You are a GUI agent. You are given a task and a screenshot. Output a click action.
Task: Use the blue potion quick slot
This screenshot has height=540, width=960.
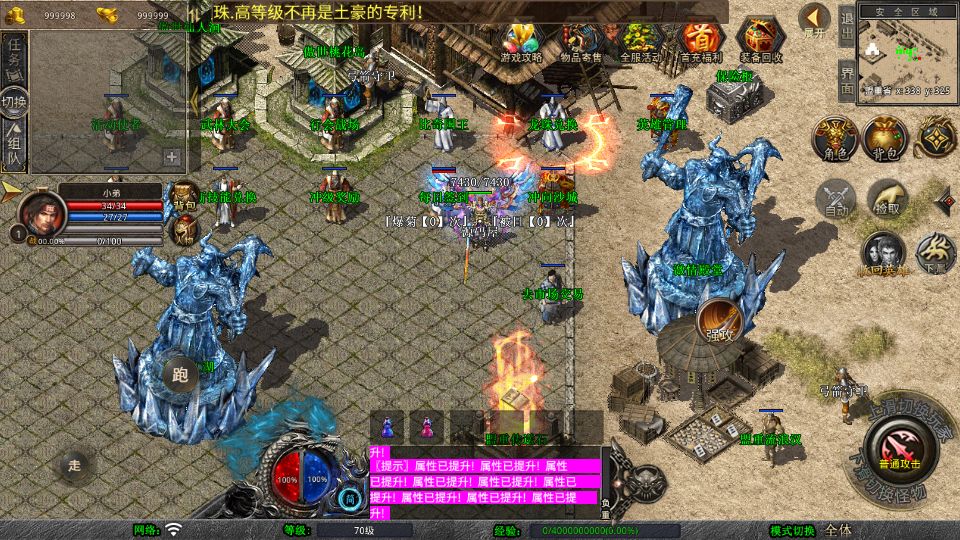tap(388, 426)
